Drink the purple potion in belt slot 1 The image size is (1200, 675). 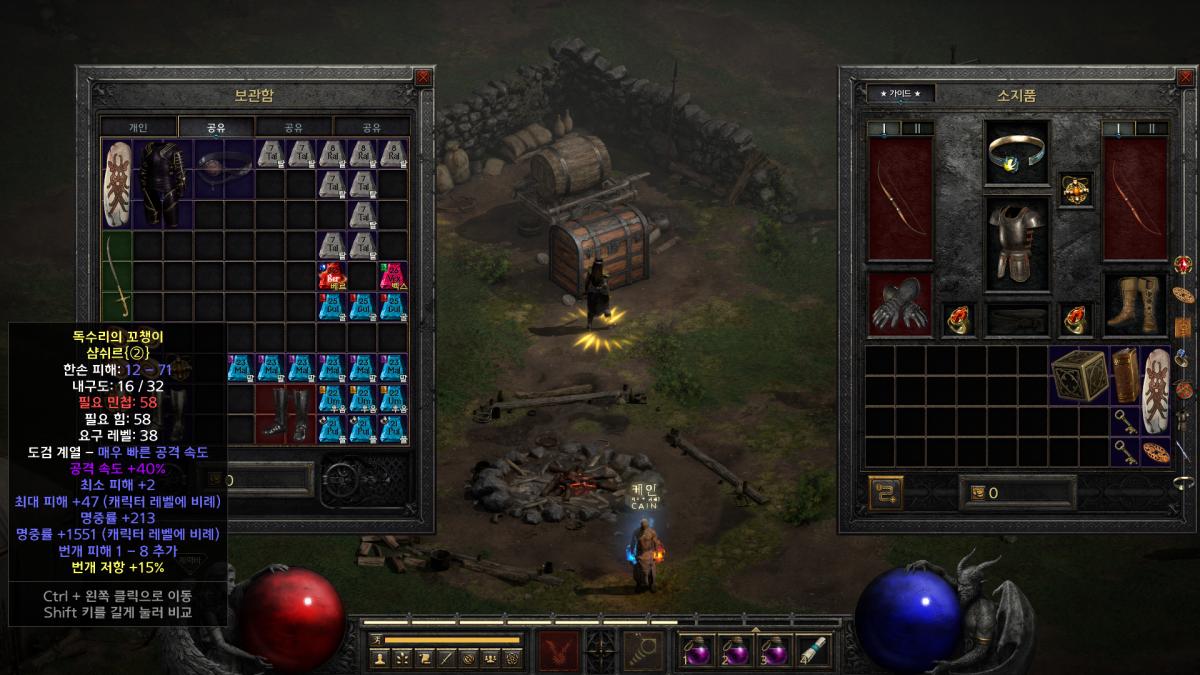(698, 650)
